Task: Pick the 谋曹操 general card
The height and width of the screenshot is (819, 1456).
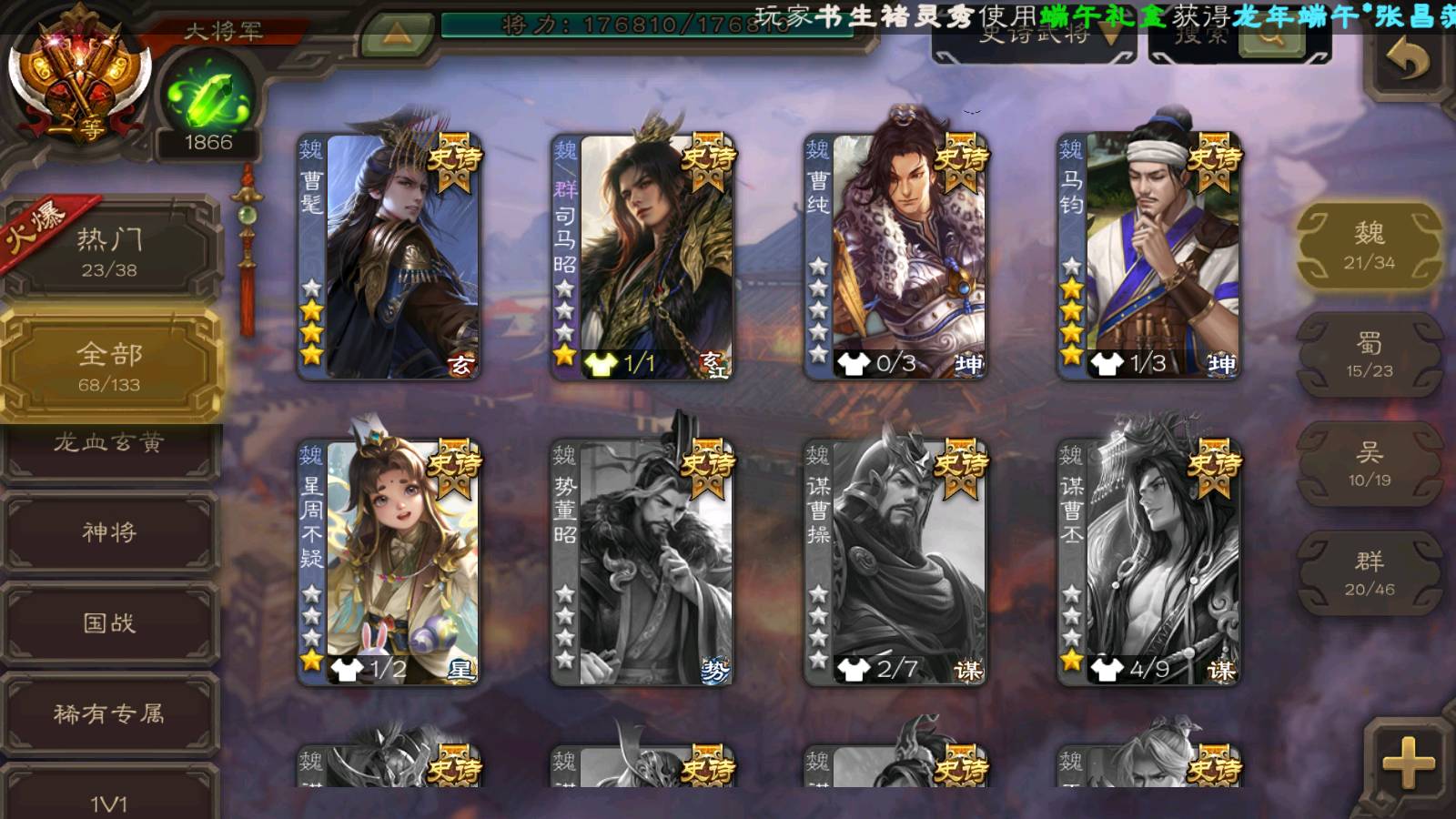Action: (895, 562)
